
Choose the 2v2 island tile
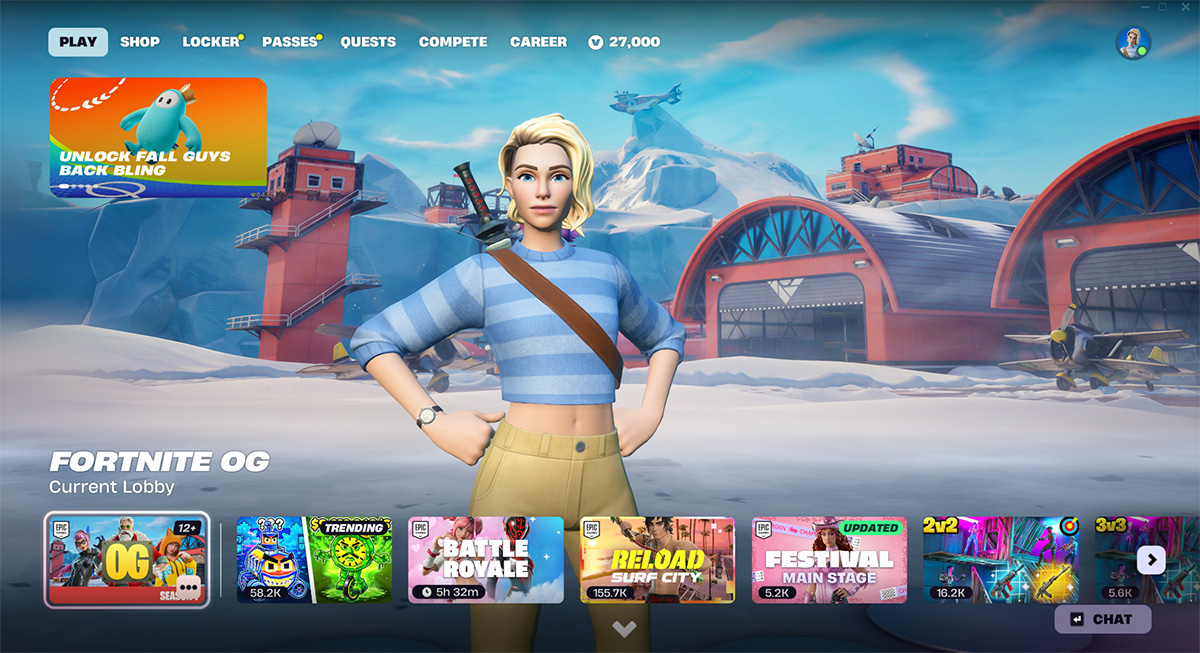pos(1000,560)
